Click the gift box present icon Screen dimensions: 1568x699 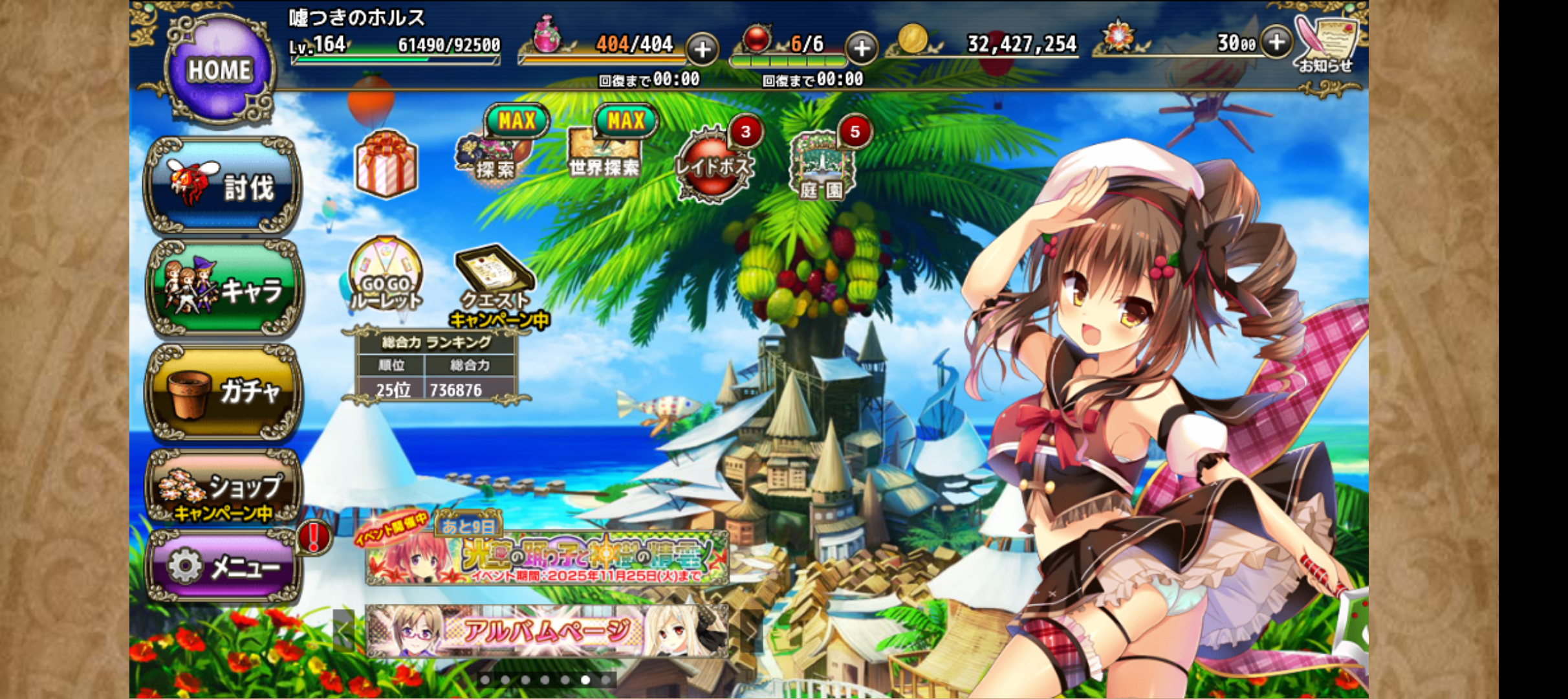(386, 164)
